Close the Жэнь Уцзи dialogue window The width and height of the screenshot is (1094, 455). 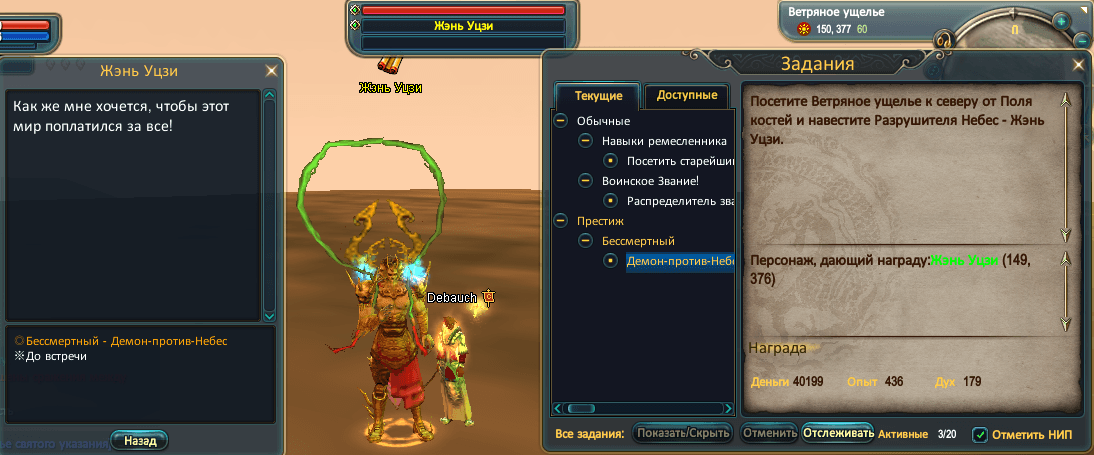point(271,71)
